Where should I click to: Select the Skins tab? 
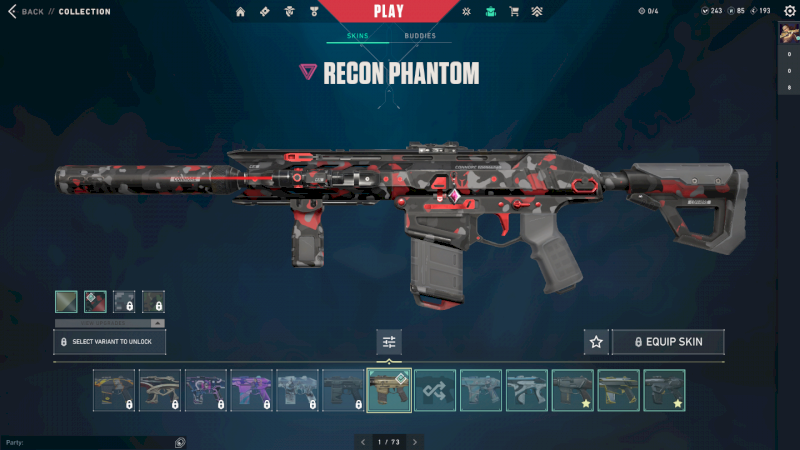(x=357, y=36)
